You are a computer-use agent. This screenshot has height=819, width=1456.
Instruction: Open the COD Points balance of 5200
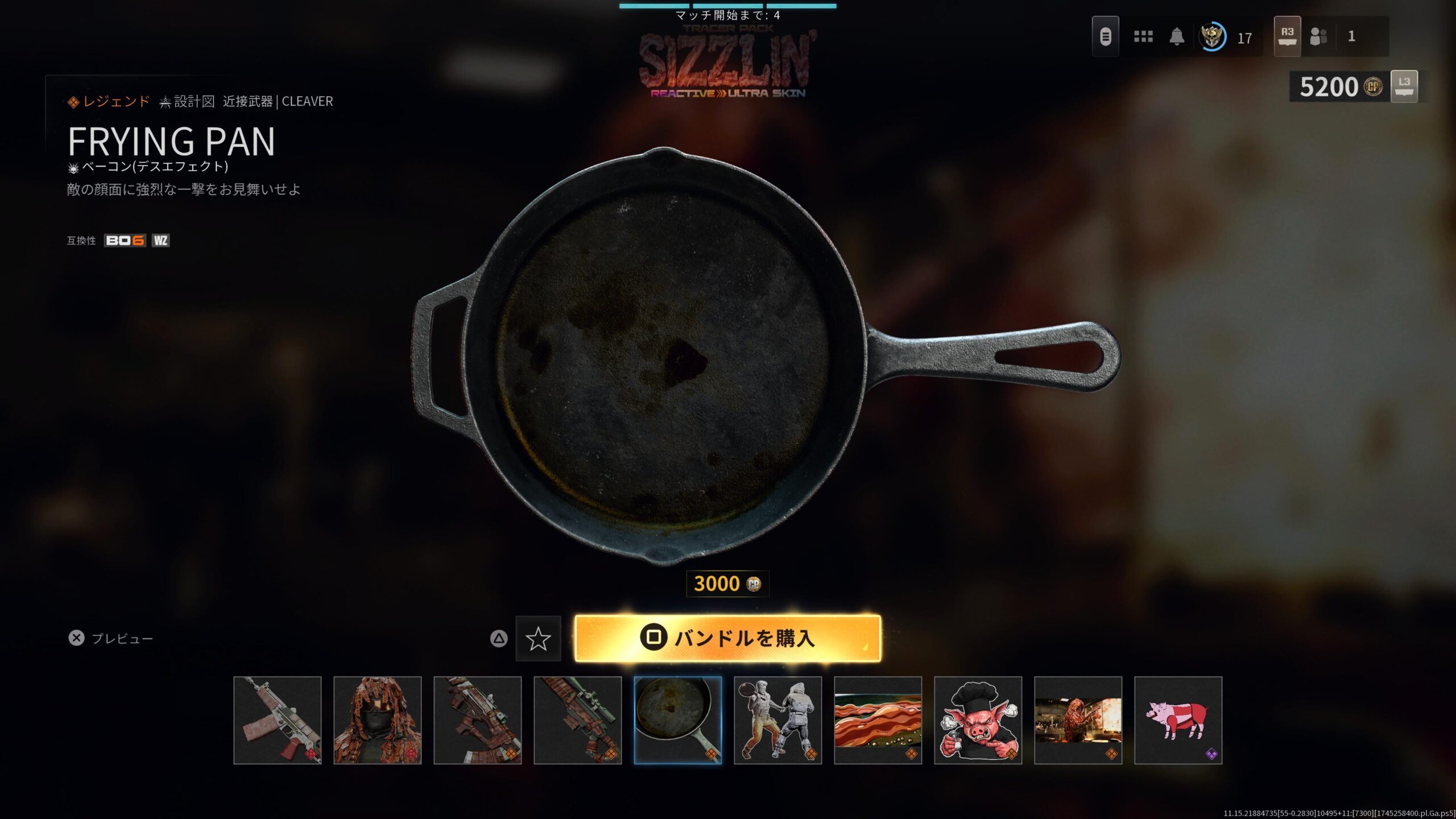(x=1340, y=87)
